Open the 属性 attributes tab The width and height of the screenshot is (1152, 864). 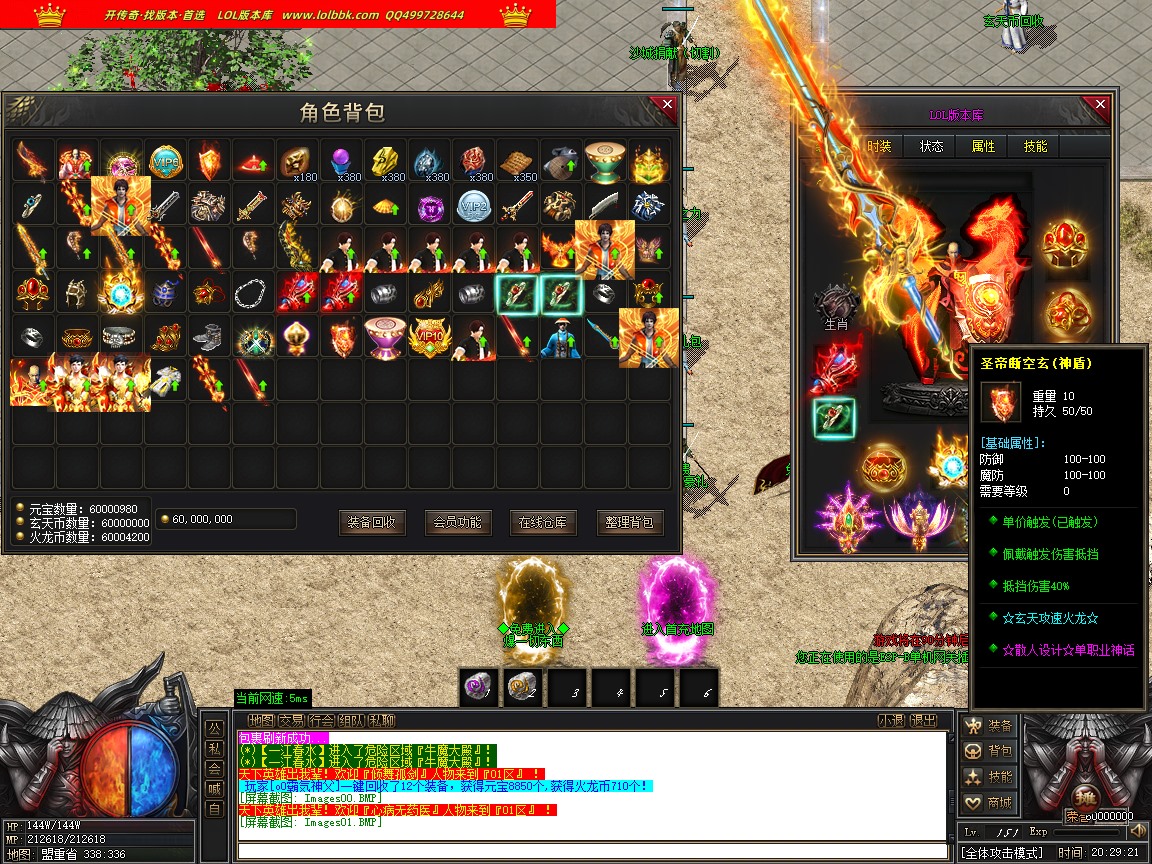click(983, 146)
